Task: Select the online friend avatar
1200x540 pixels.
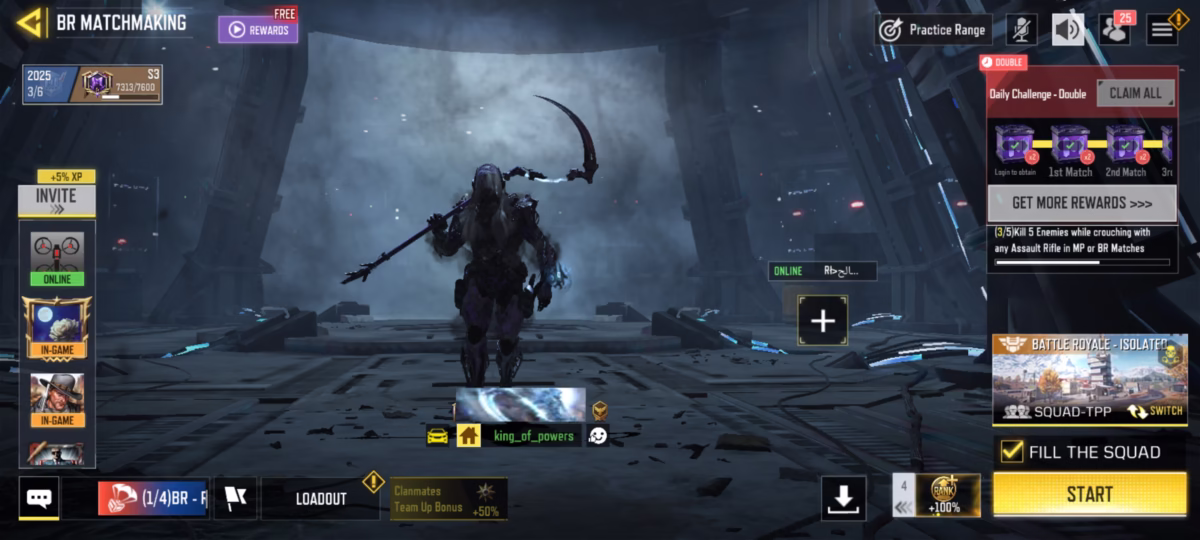Action: coord(57,258)
